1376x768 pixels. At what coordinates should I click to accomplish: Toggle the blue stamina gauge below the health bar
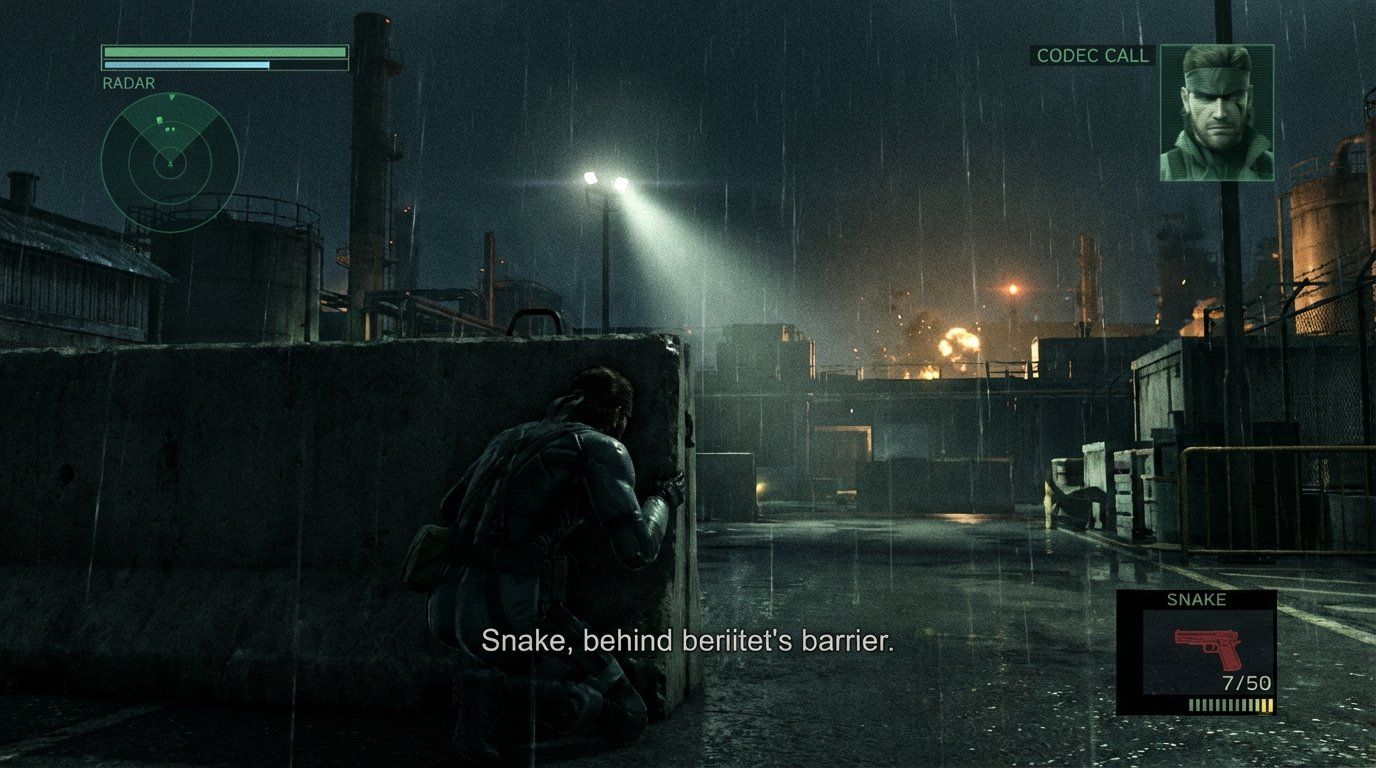(185, 63)
